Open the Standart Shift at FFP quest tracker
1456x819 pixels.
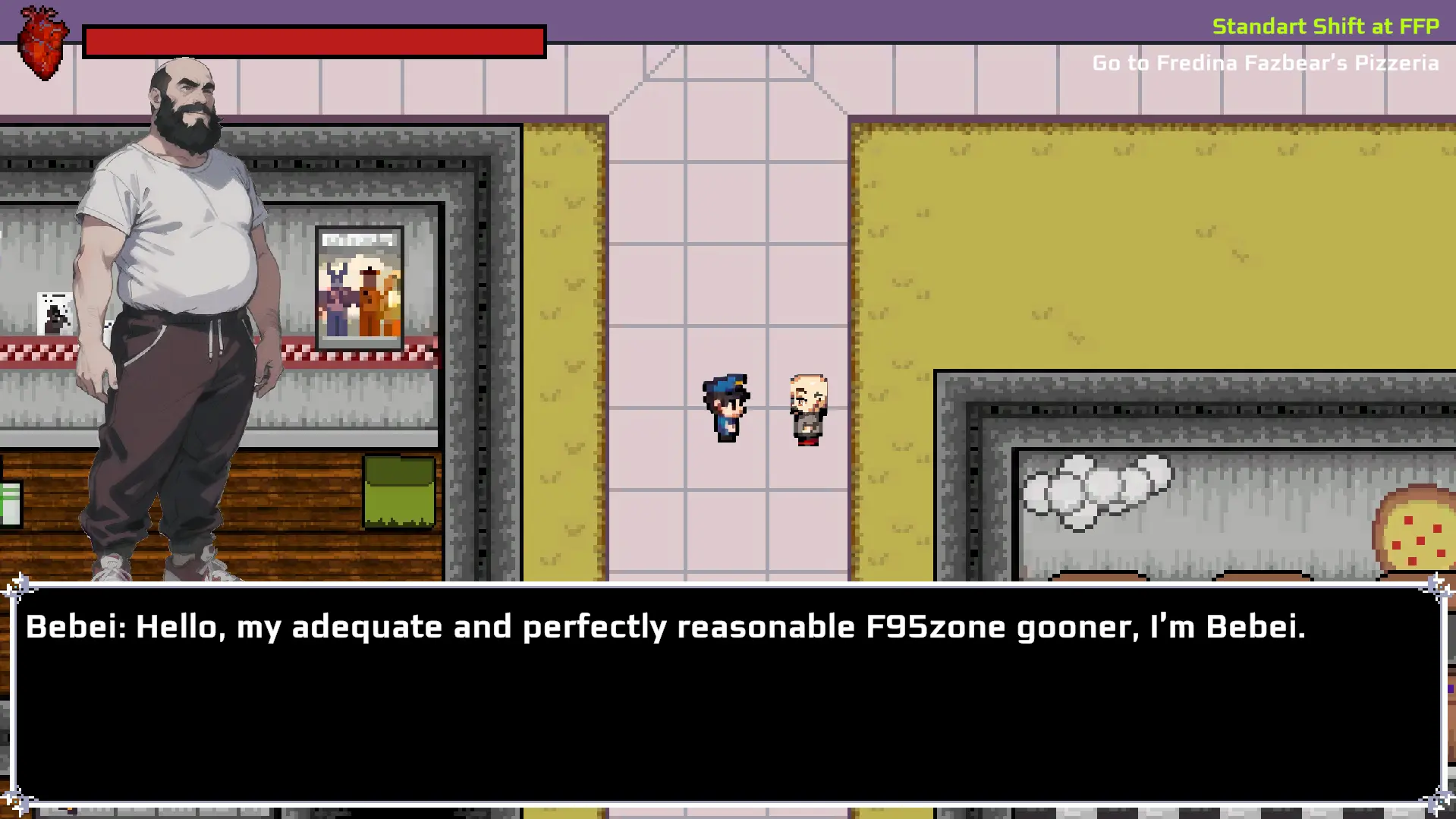click(x=1325, y=27)
